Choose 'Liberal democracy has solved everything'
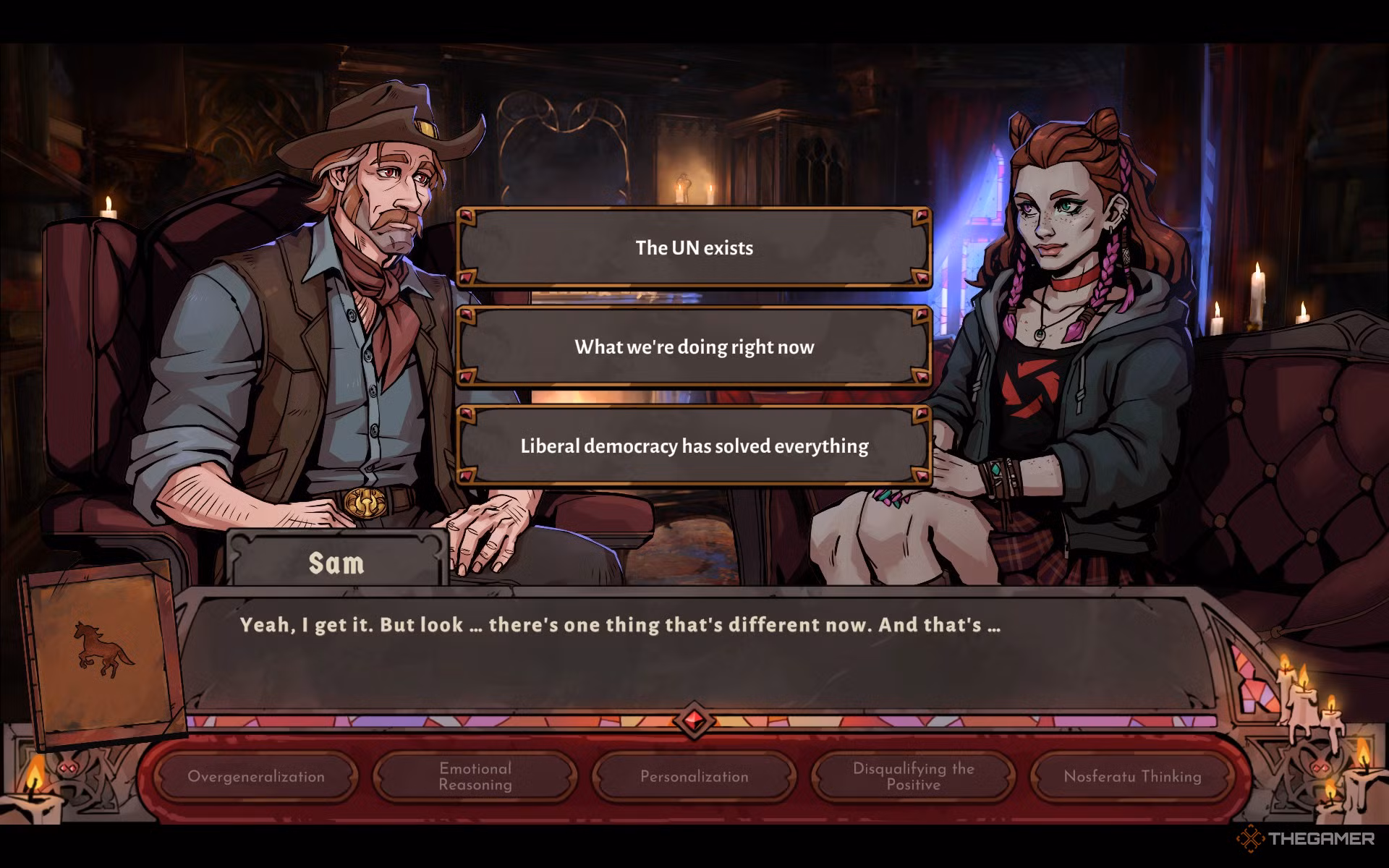The image size is (1389, 868). tap(693, 446)
